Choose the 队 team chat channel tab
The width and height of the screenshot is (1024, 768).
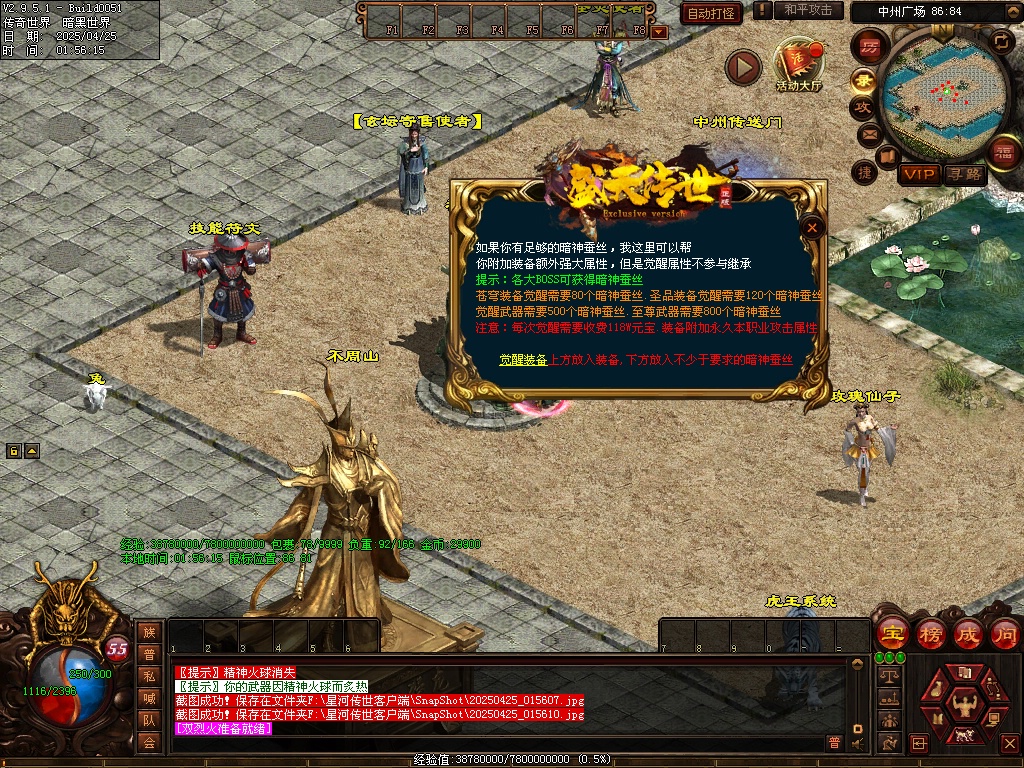tap(149, 720)
